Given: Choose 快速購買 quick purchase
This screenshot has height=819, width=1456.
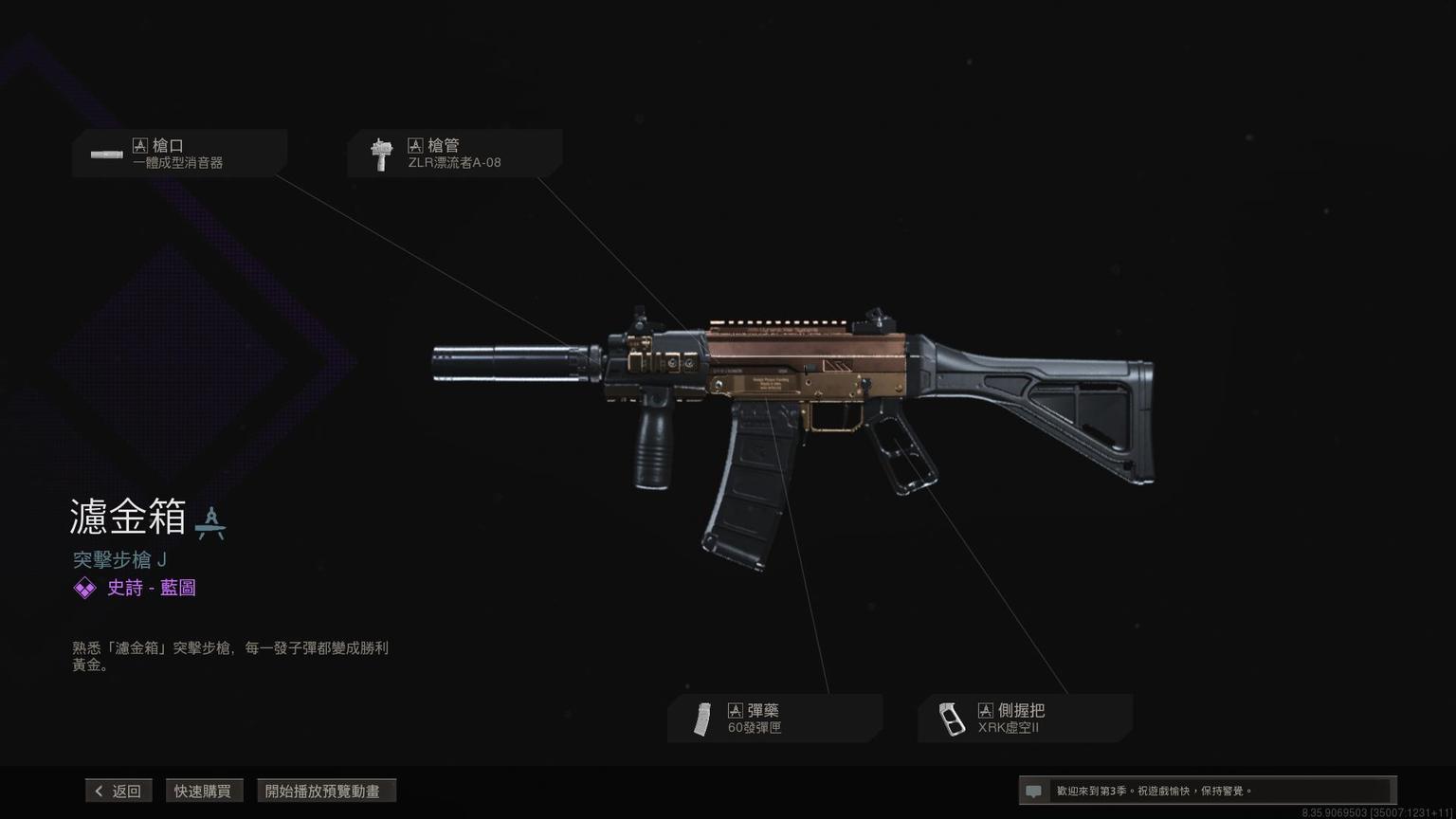Looking at the screenshot, I should pos(203,791).
